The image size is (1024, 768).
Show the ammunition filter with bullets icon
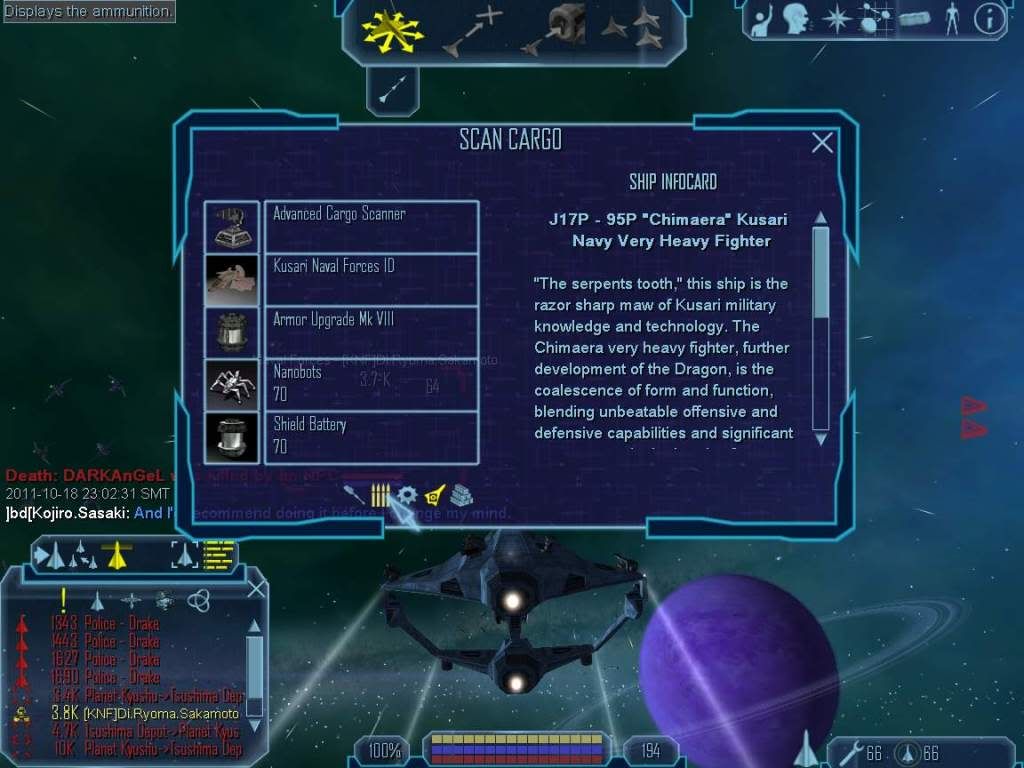(381, 495)
